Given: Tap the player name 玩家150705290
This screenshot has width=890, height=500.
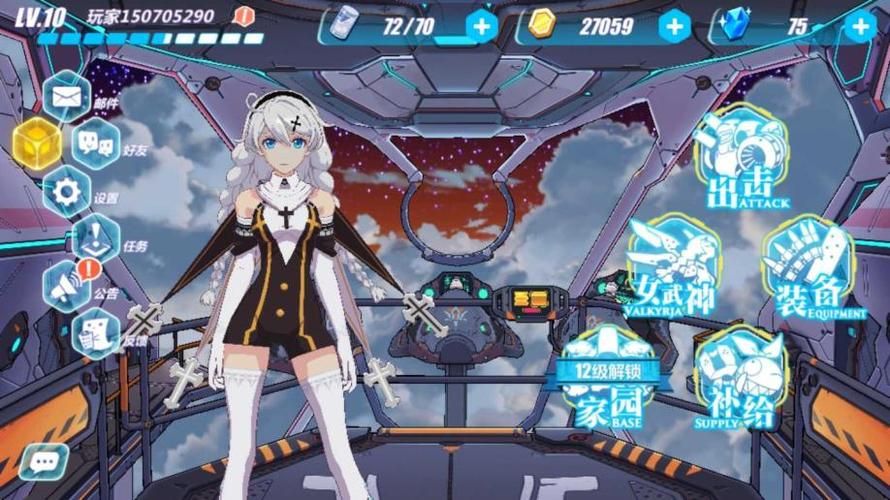Looking at the screenshot, I should point(150,17).
